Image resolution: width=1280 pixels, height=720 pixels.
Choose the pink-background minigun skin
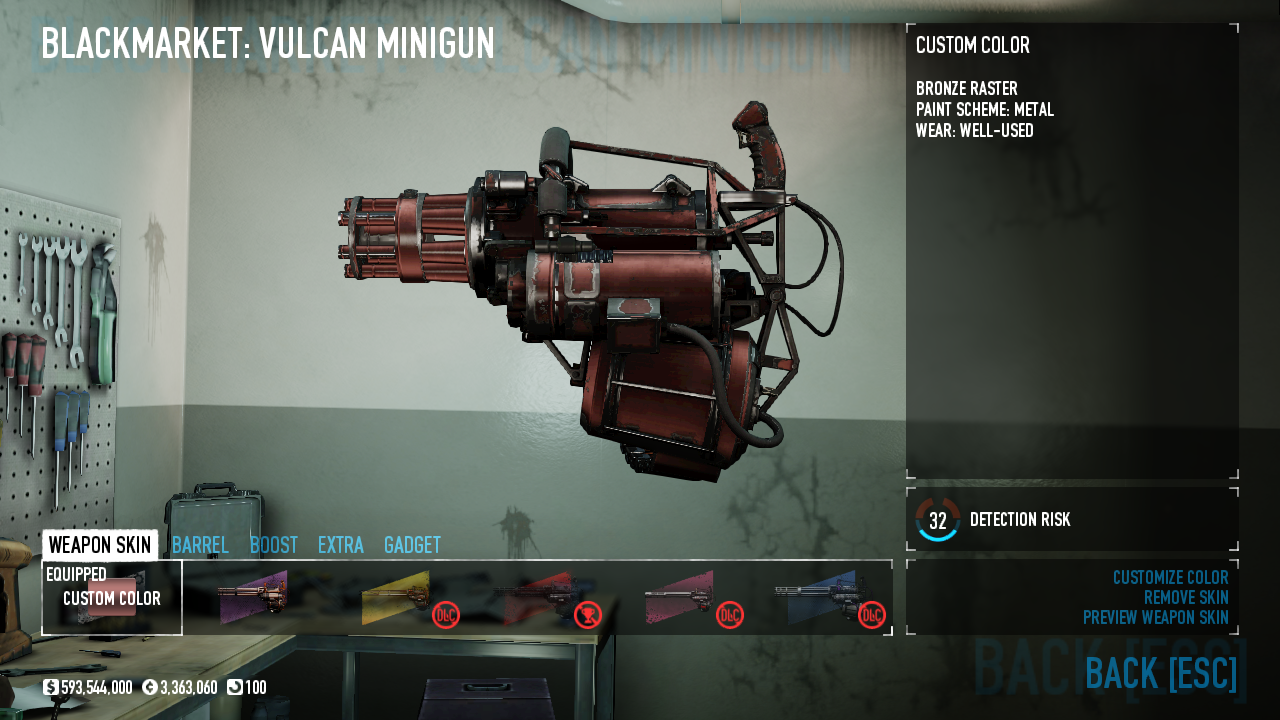coord(680,597)
